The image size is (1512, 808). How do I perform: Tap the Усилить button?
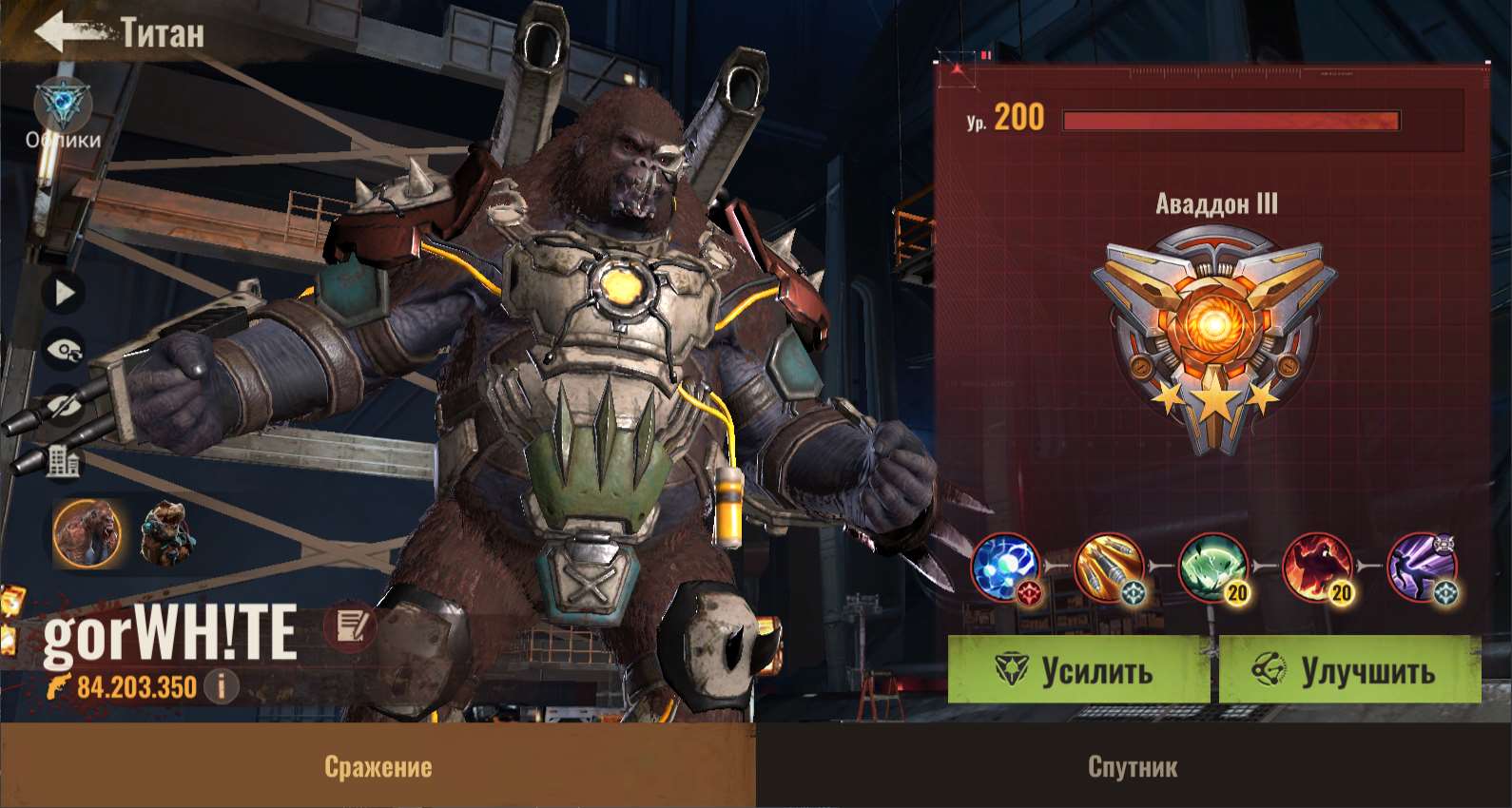coord(1077,671)
